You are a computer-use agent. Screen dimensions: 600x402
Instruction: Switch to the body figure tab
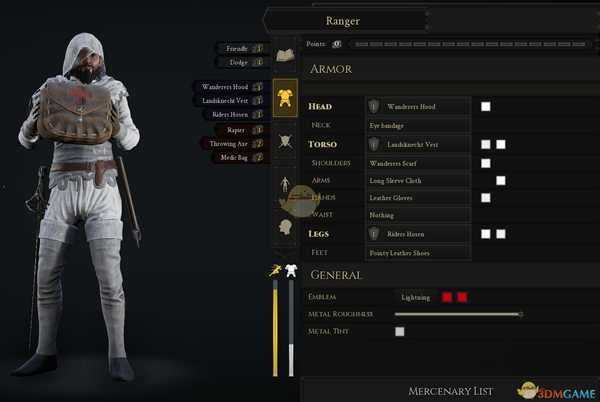click(285, 184)
